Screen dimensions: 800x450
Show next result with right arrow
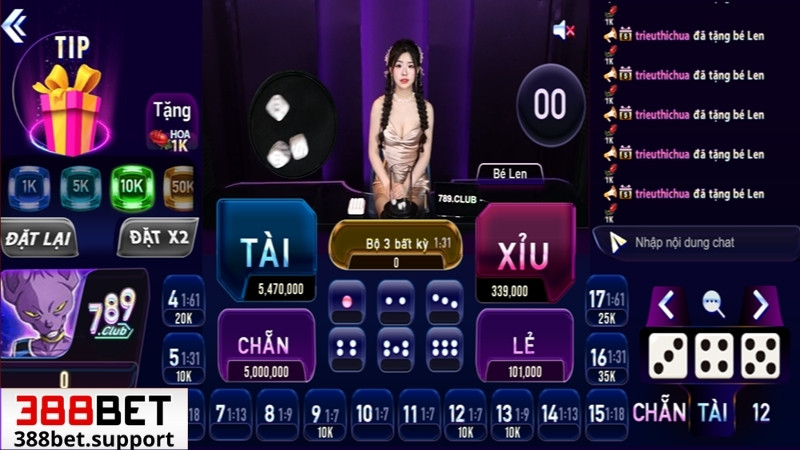(760, 303)
